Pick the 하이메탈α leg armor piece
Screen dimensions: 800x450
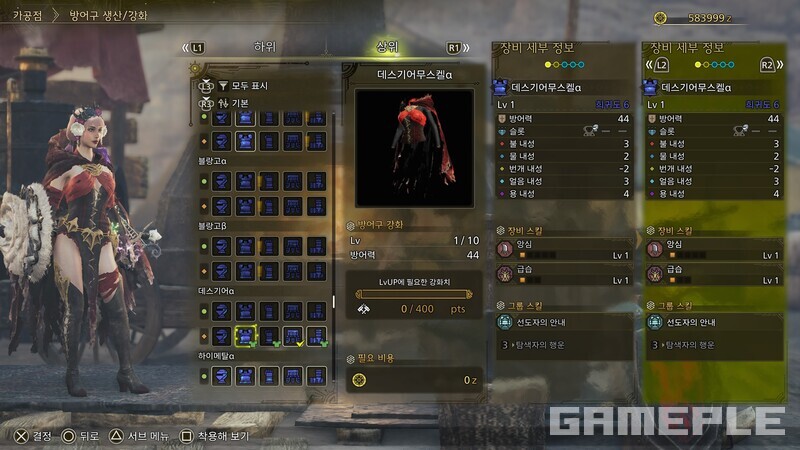(317, 375)
